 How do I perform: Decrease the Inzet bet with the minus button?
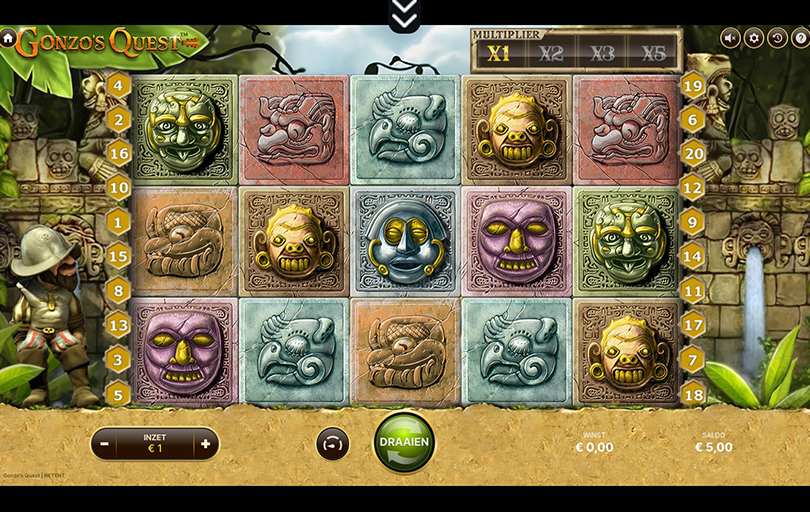tap(105, 443)
